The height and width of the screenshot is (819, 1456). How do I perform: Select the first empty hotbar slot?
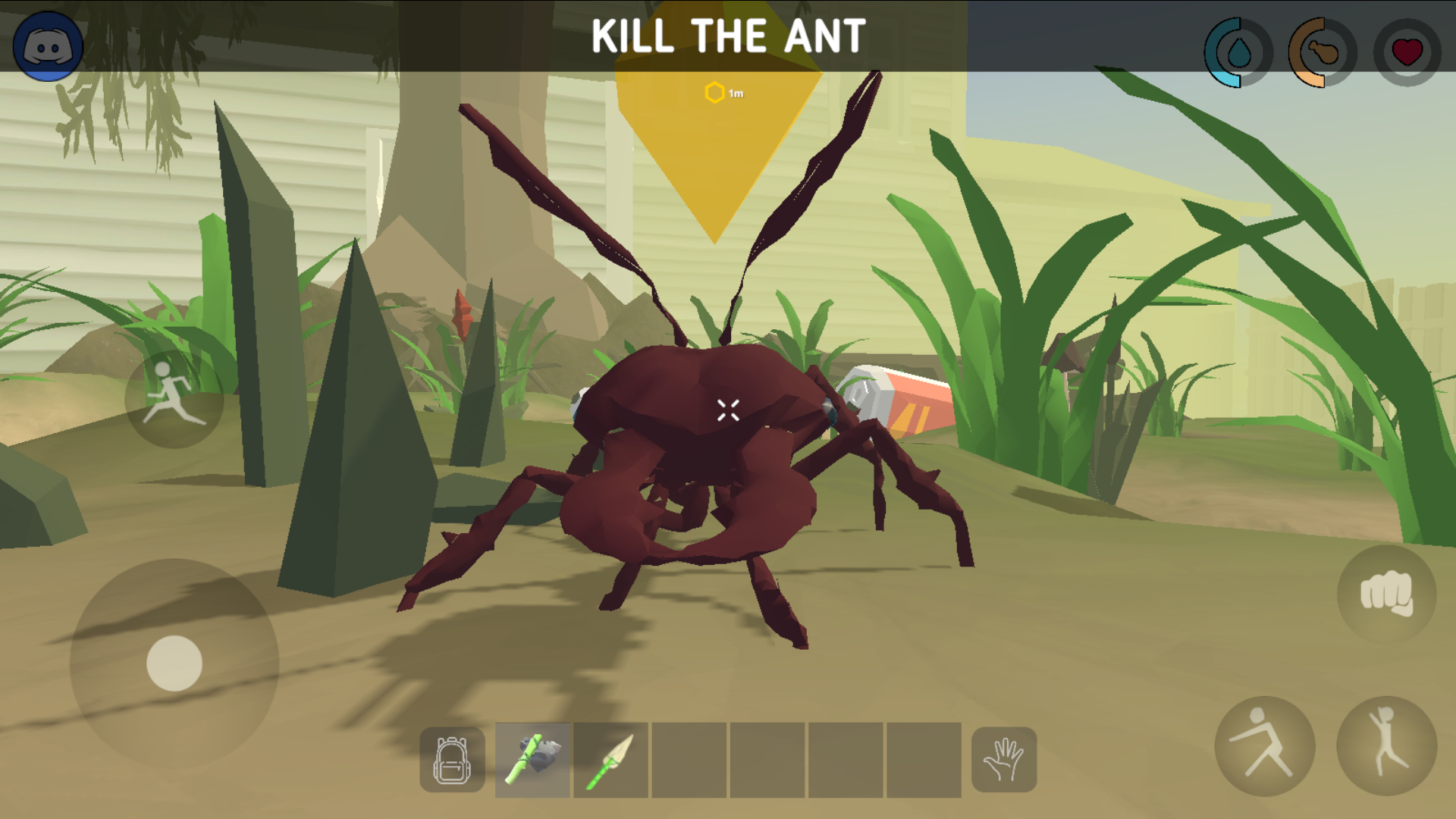pyautogui.click(x=690, y=761)
